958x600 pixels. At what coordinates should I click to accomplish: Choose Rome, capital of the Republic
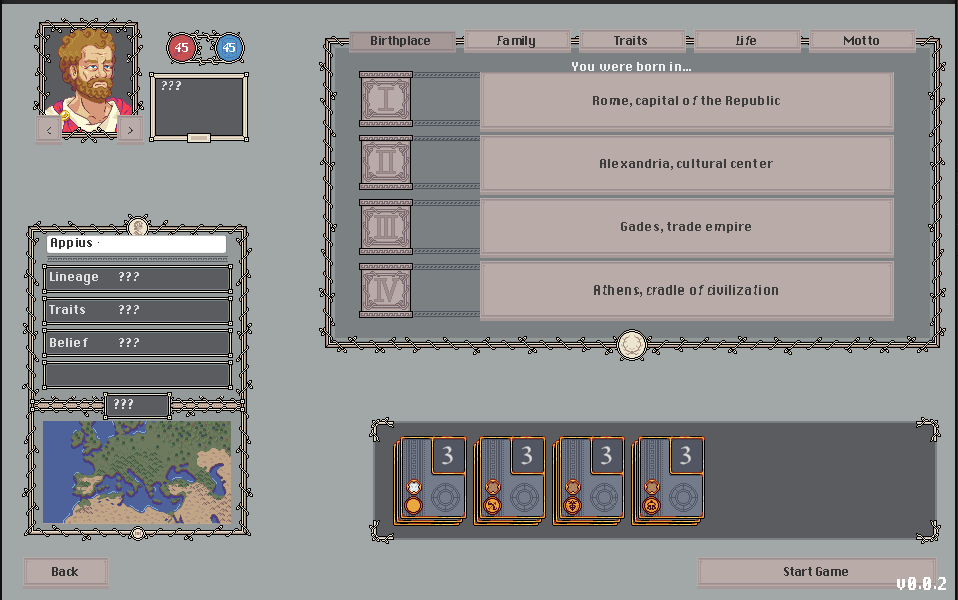coord(686,101)
